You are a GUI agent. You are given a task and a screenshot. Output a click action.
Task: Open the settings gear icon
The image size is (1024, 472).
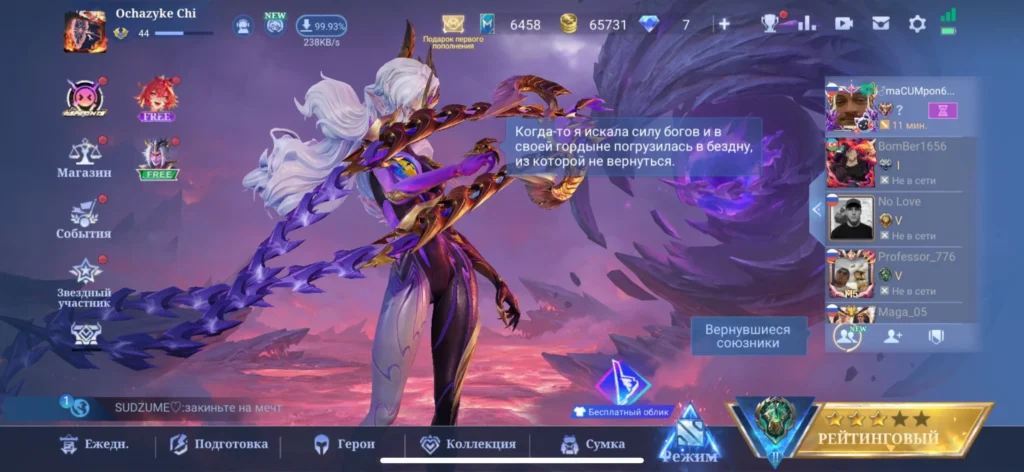(917, 24)
